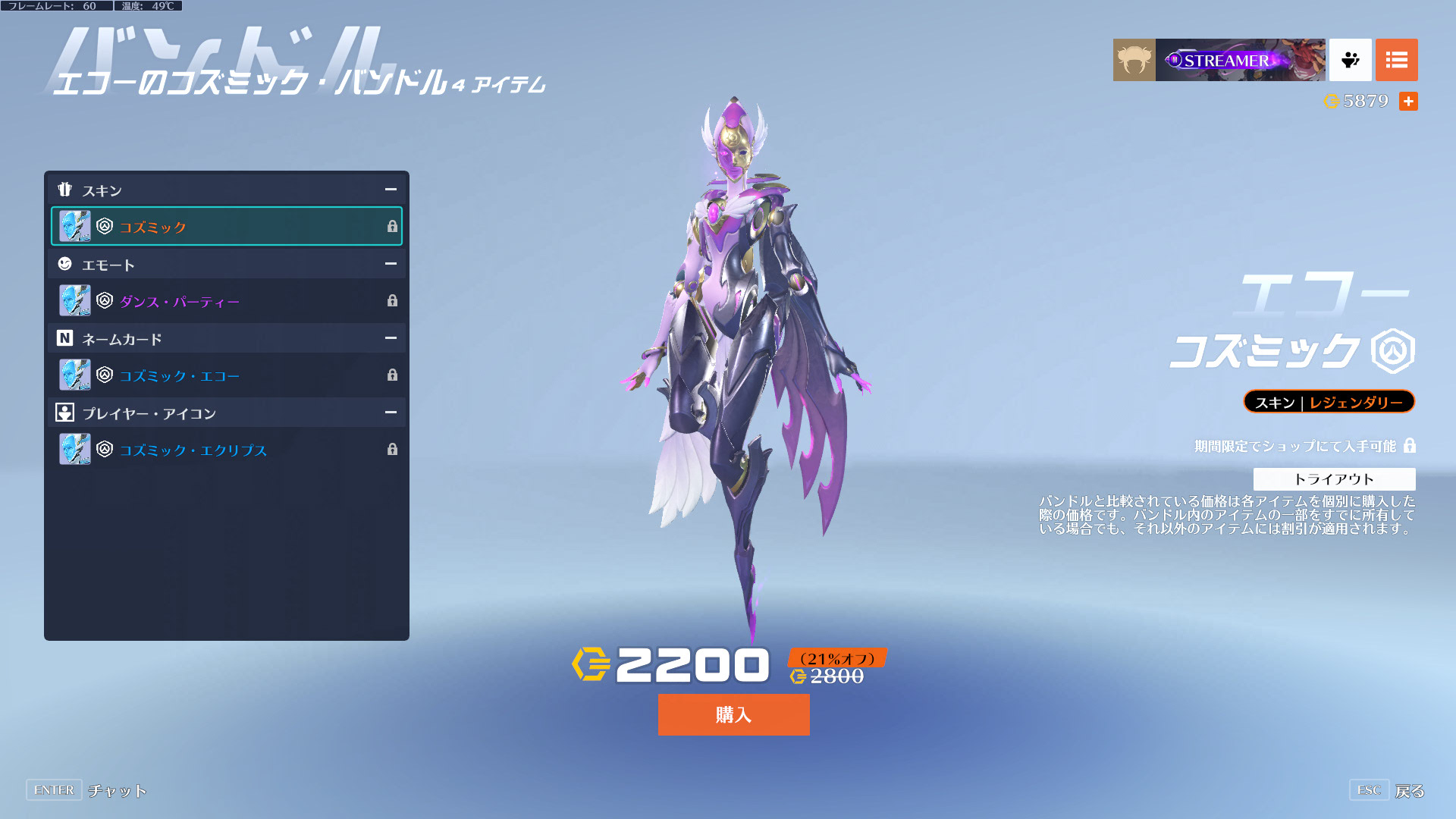Viewport: 1456px width, 819px height.
Task: Collapse the ネームカード category header
Action: tap(391, 338)
